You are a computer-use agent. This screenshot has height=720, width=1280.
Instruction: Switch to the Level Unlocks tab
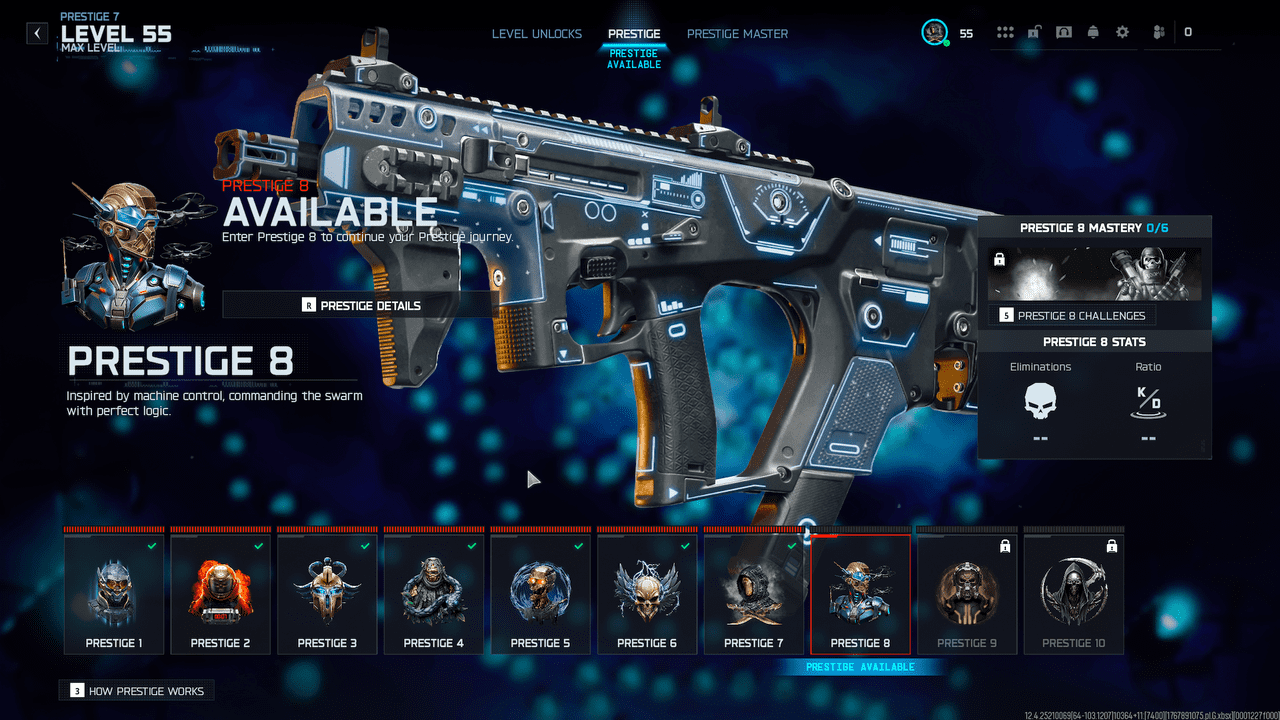tap(536, 34)
